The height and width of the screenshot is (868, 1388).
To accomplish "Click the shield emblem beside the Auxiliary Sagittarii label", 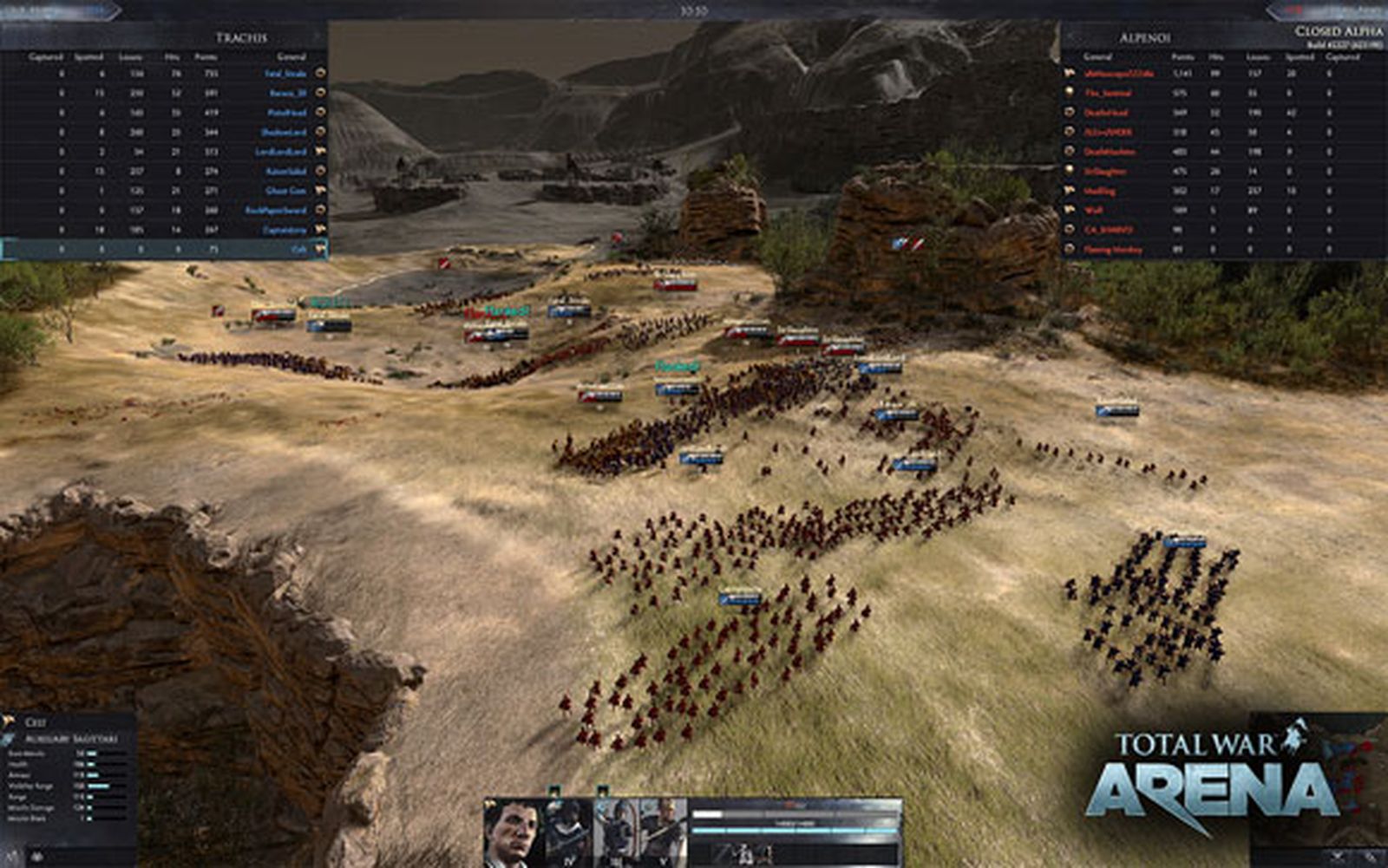I will pos(8,740).
